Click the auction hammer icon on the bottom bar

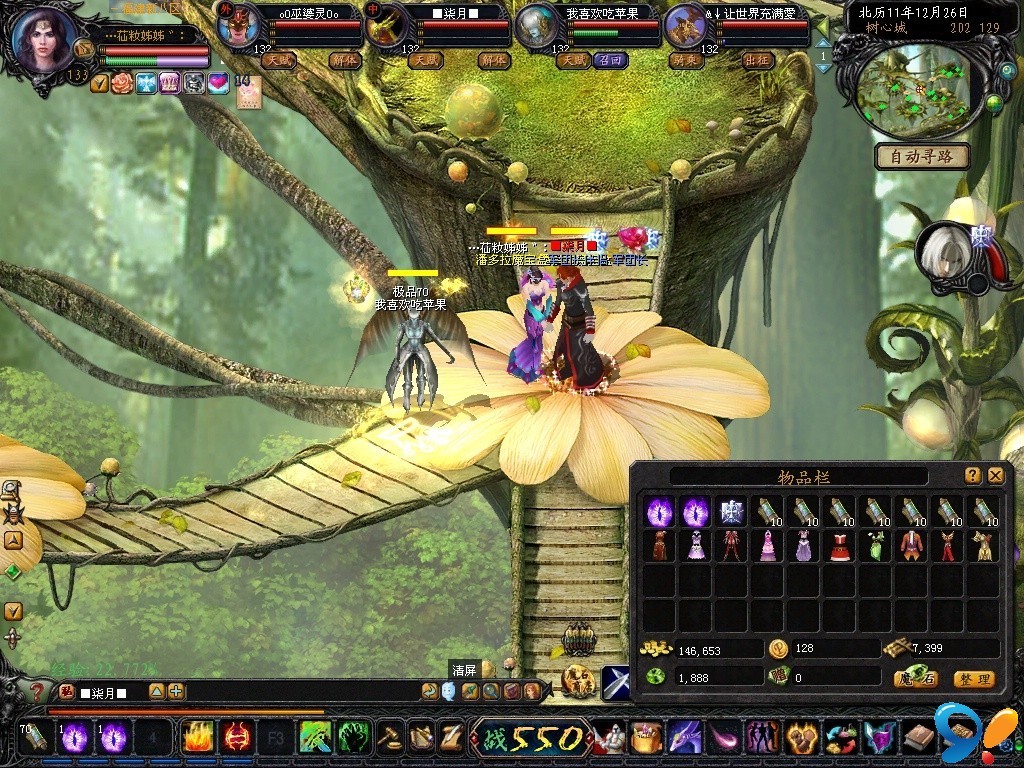click(x=390, y=738)
